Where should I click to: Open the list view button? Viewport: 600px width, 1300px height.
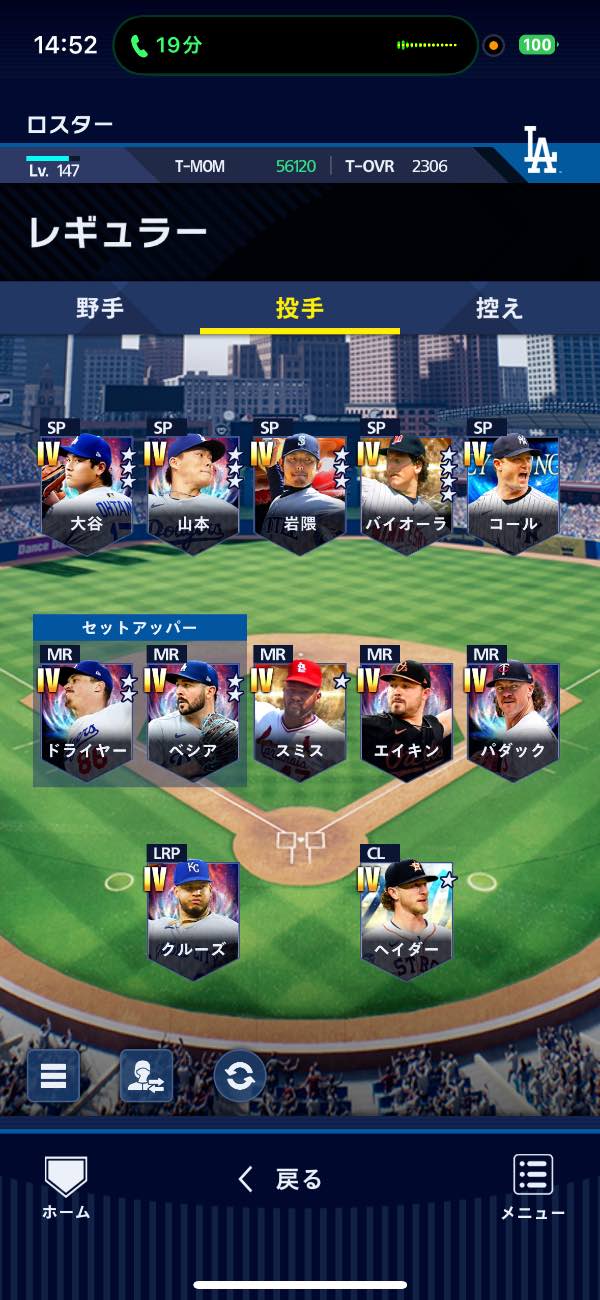pyautogui.click(x=53, y=1076)
